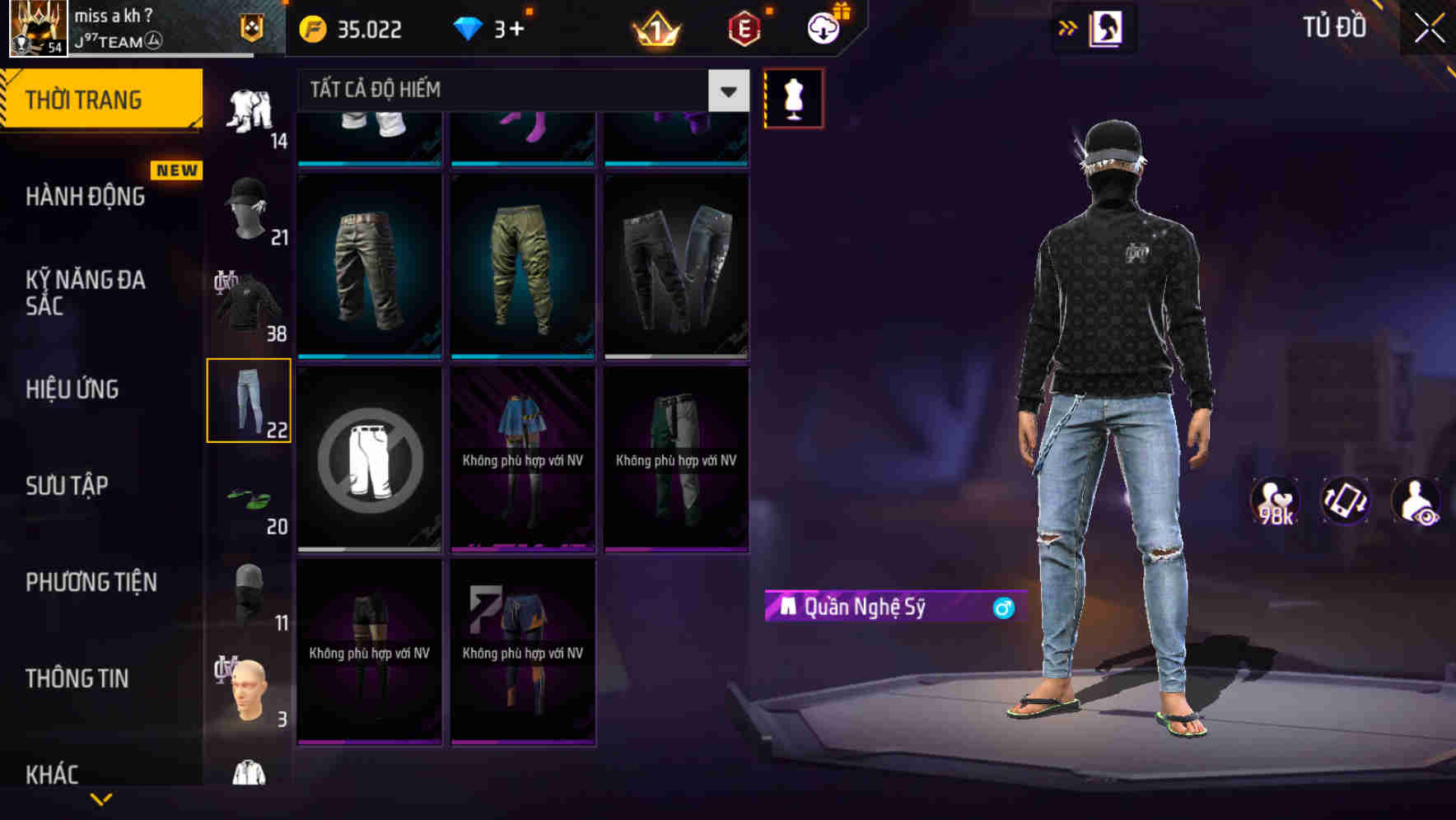Switch to the HÀNH ĐỘNG tab
This screenshot has width=1456, height=820.
click(85, 197)
